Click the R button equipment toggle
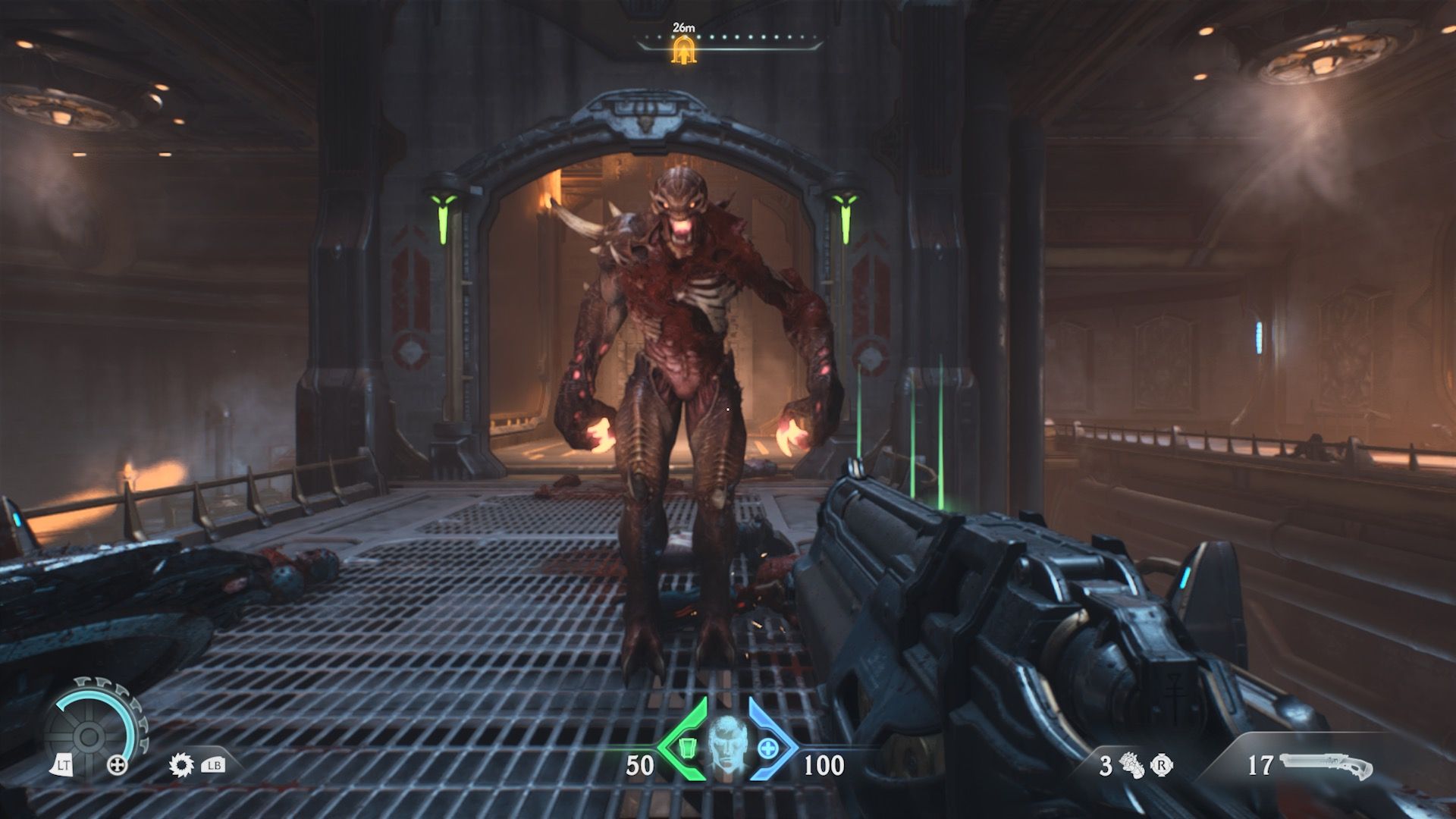 1161,766
